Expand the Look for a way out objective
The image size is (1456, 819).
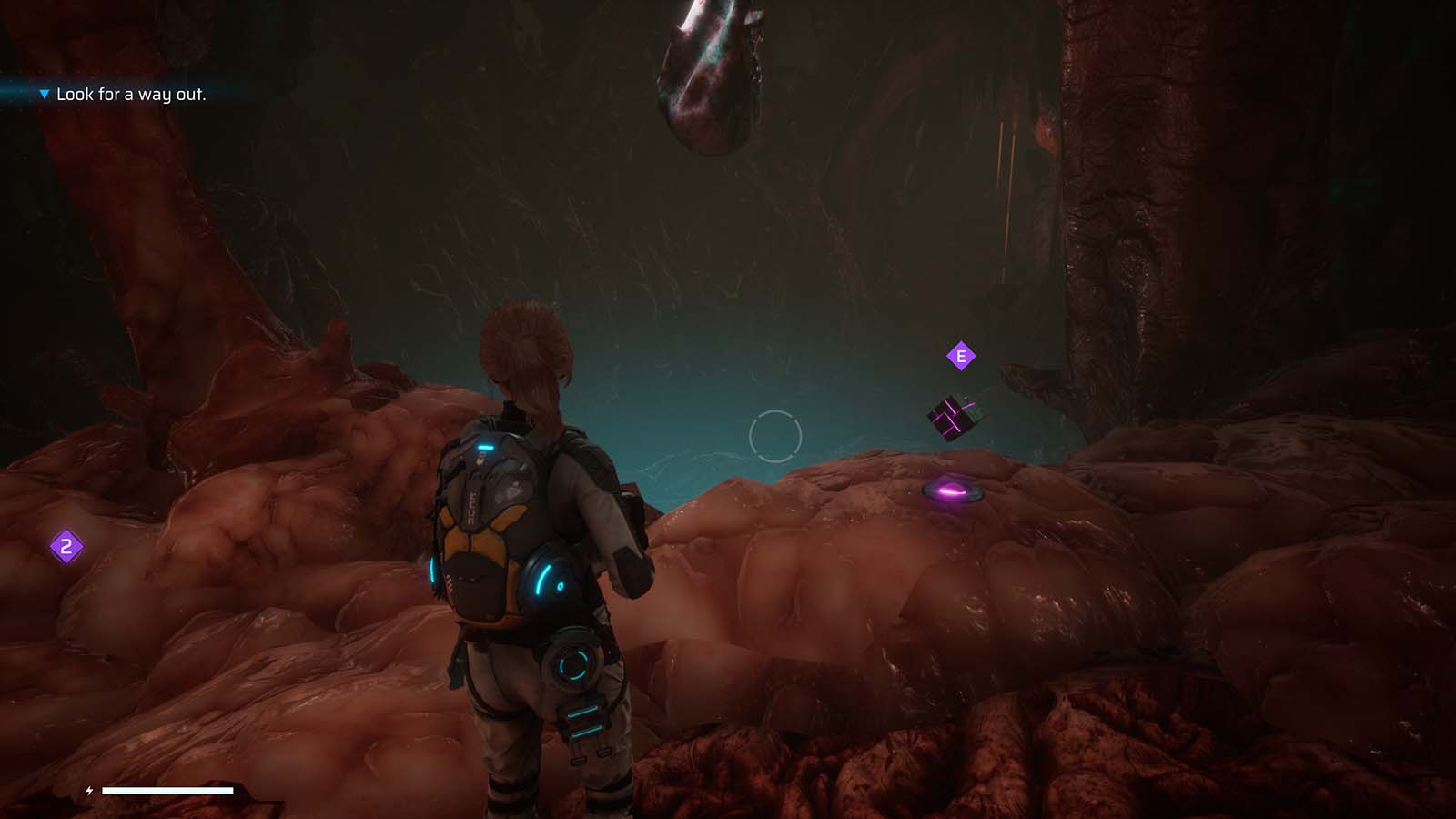point(133,93)
